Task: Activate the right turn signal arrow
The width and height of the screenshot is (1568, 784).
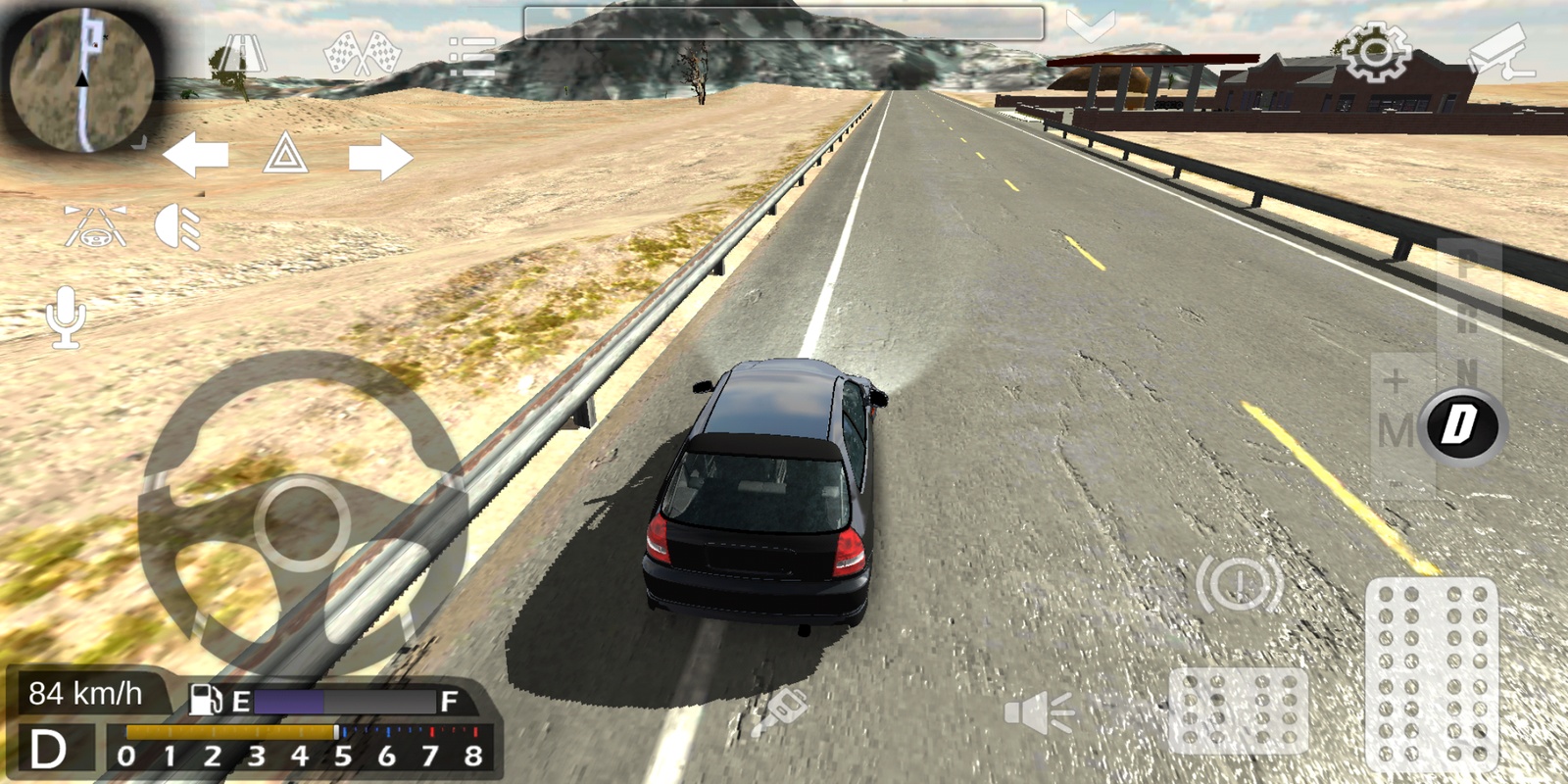Action: [379, 157]
